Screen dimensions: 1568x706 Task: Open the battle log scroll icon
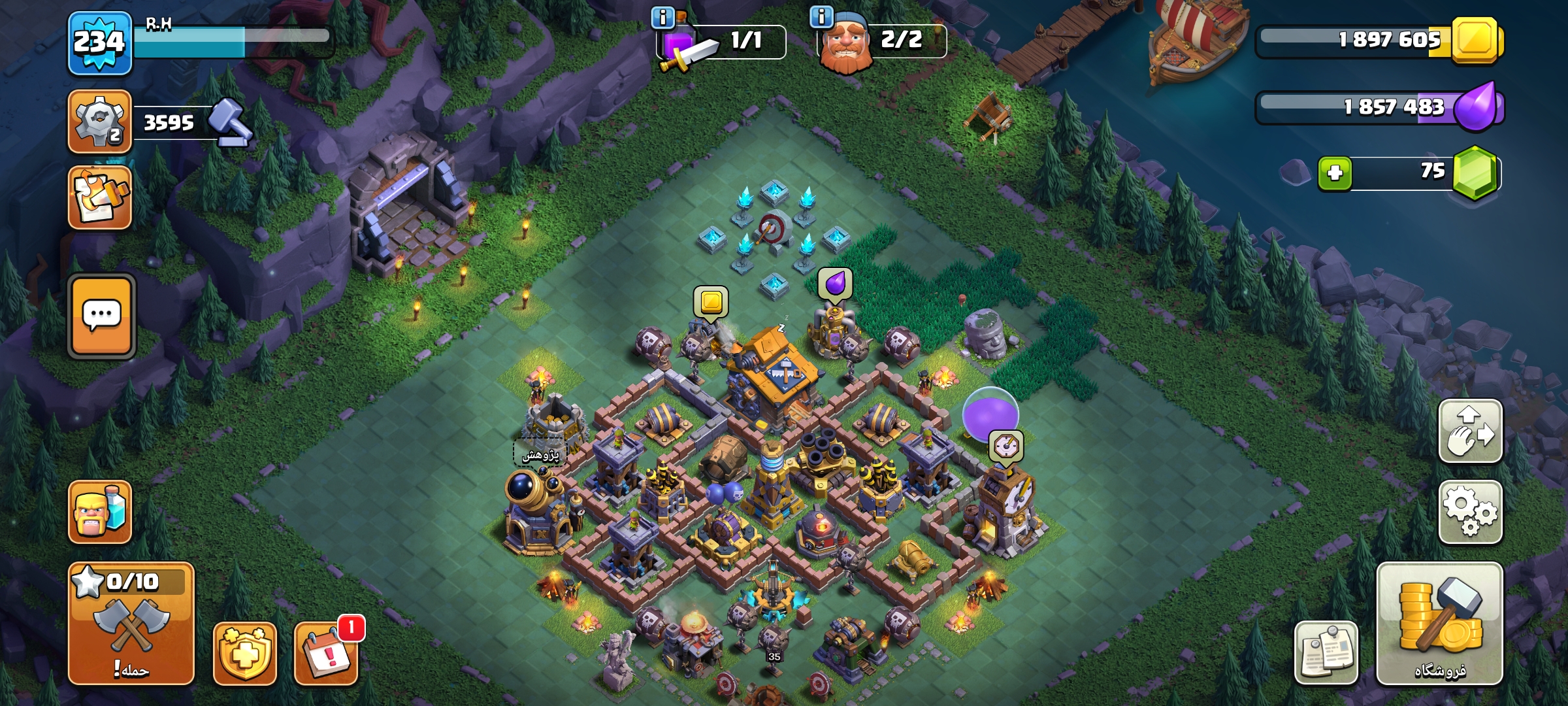pos(100,197)
